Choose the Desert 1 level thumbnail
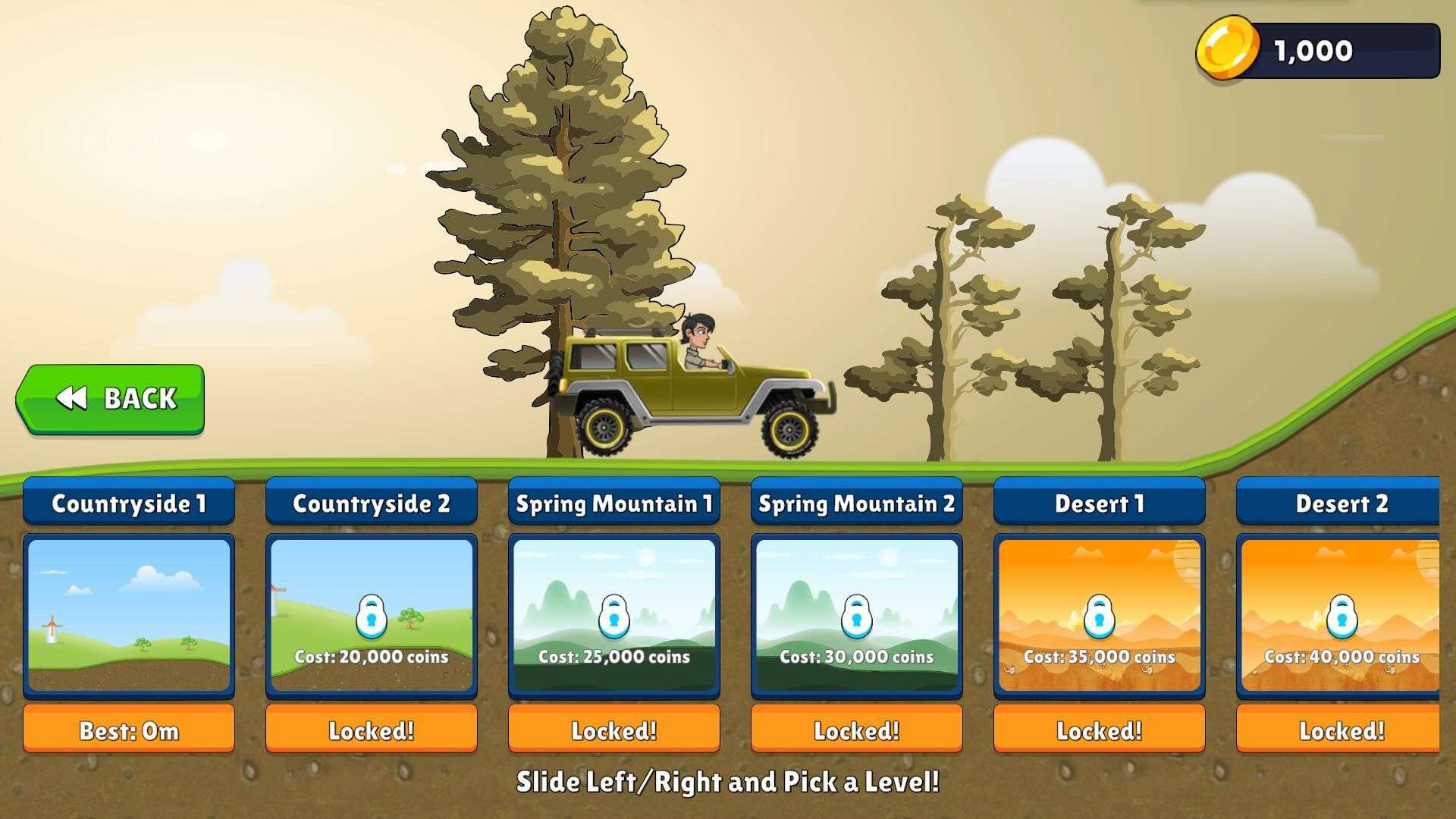The width and height of the screenshot is (1456, 819). click(1100, 615)
